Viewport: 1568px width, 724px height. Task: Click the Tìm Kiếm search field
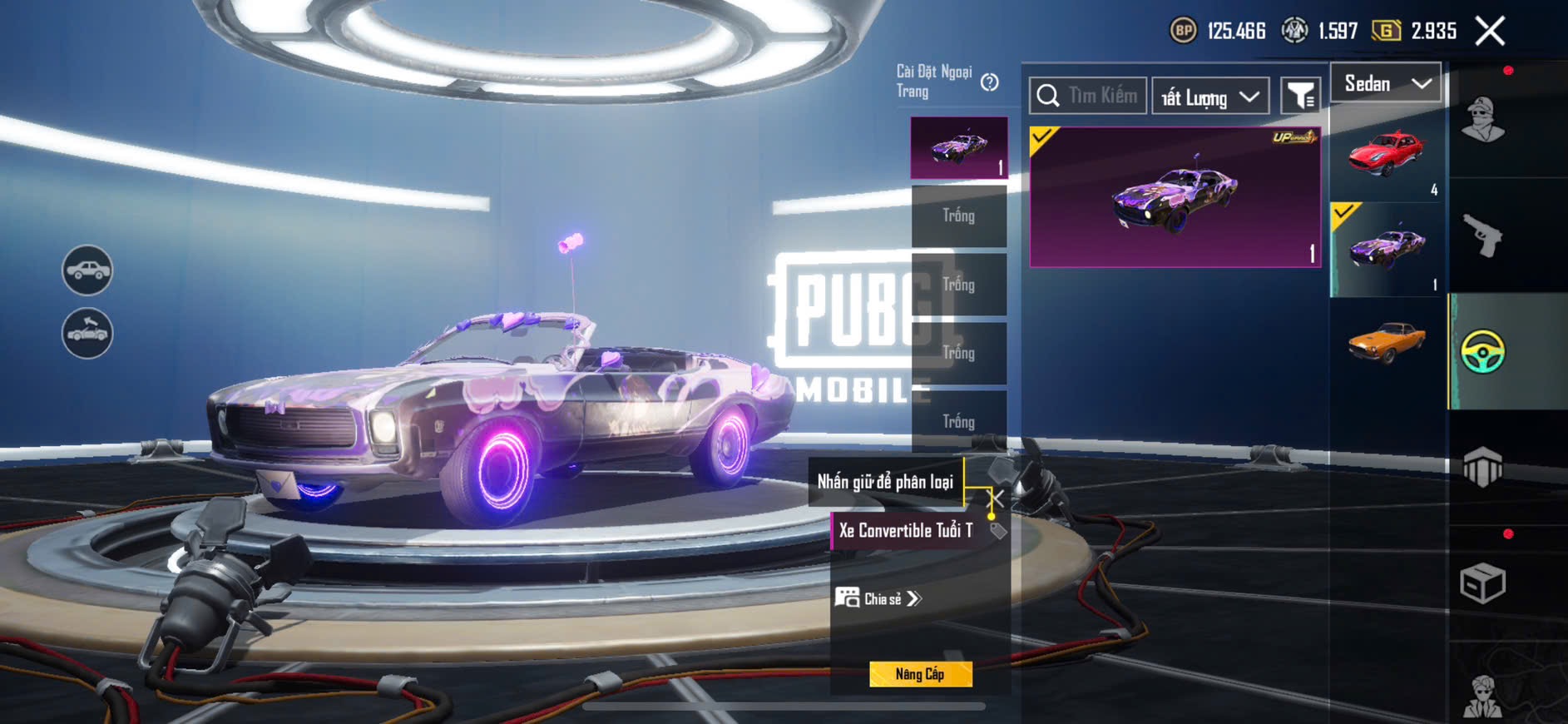[1089, 97]
